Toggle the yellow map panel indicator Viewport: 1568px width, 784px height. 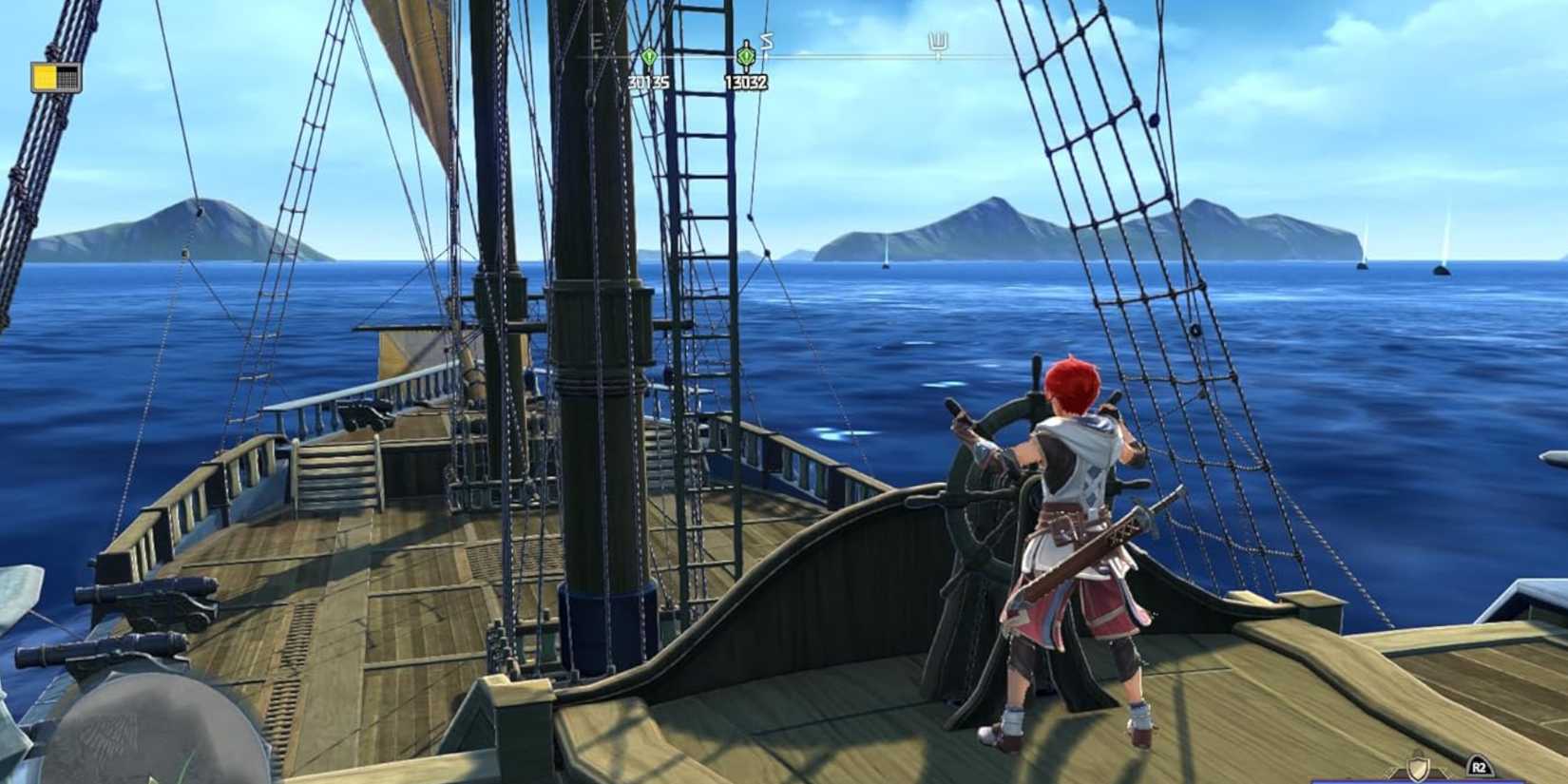coord(43,76)
